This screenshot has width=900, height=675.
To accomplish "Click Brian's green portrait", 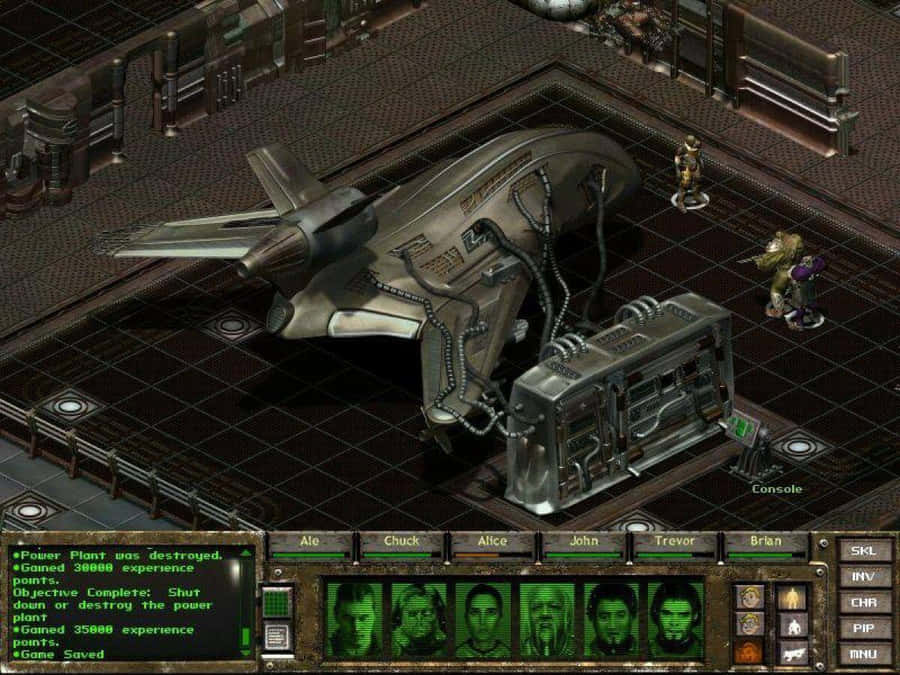I will [676, 620].
